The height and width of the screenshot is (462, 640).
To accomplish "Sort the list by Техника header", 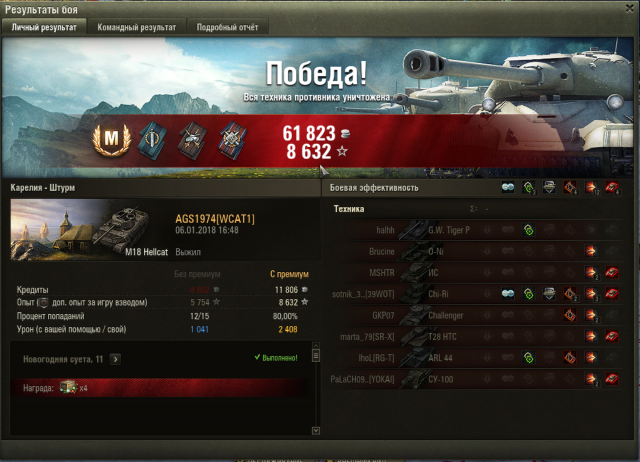I will coord(349,209).
